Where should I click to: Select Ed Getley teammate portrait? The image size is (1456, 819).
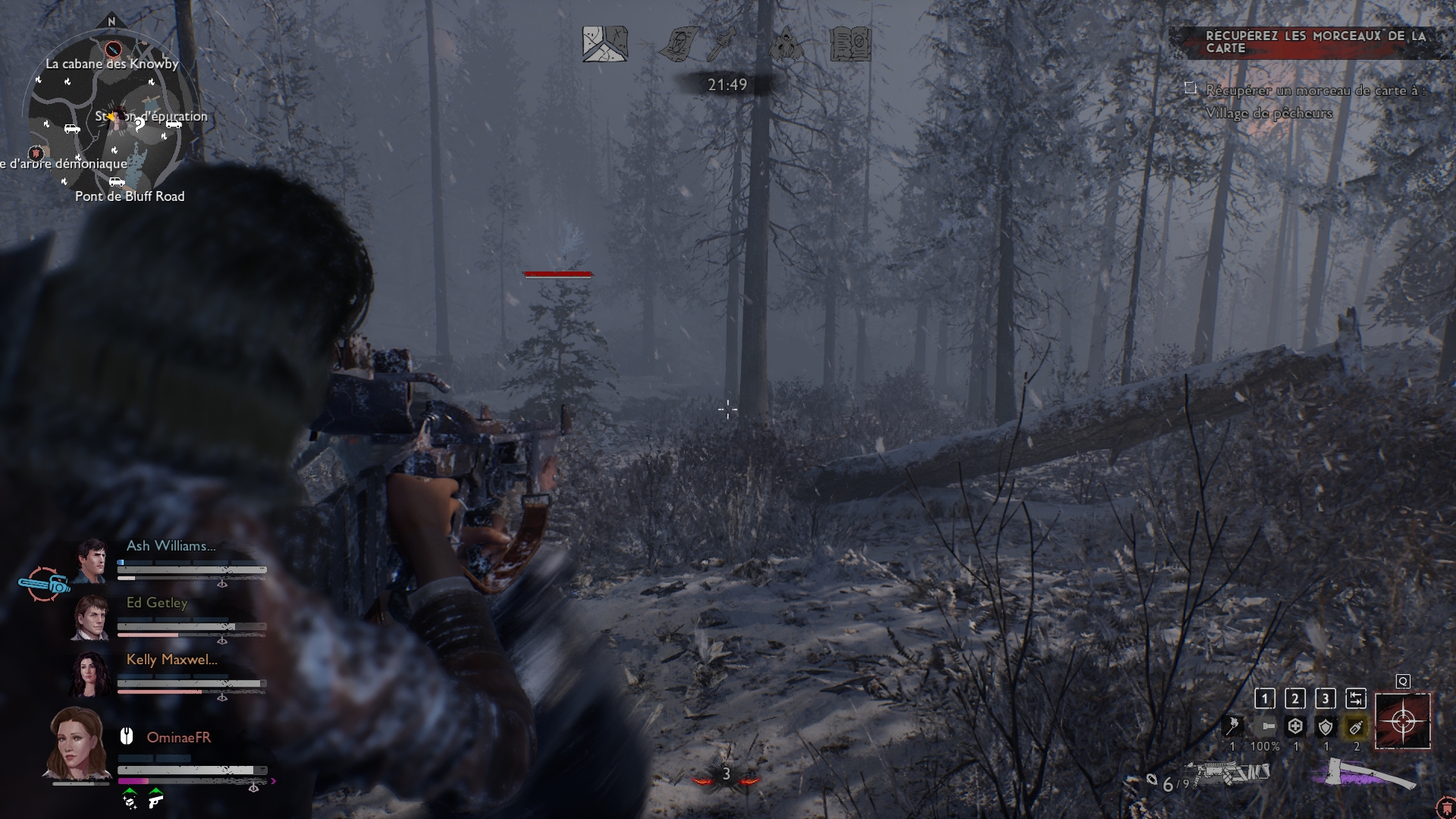[91, 617]
